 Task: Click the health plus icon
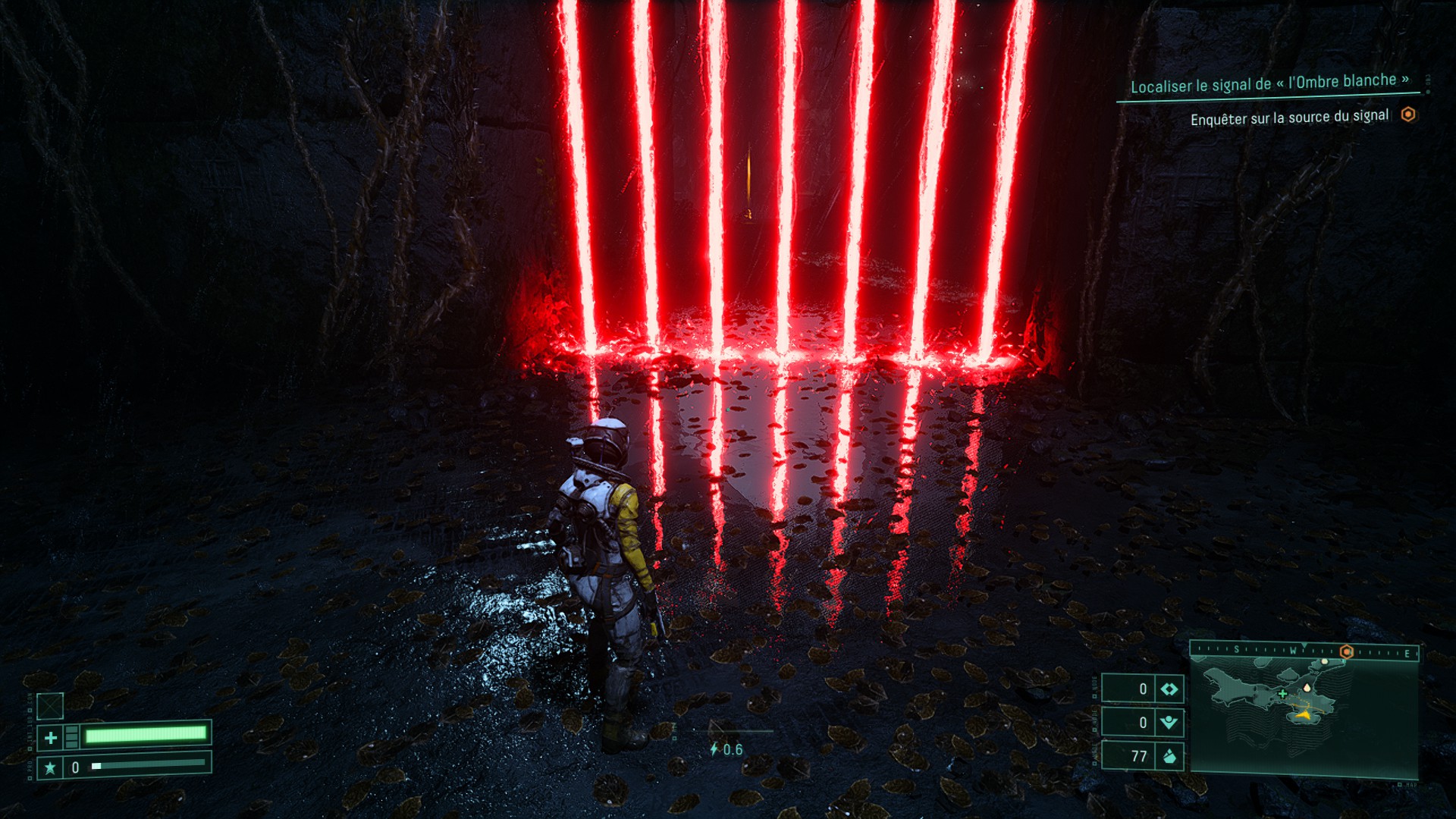coord(51,737)
